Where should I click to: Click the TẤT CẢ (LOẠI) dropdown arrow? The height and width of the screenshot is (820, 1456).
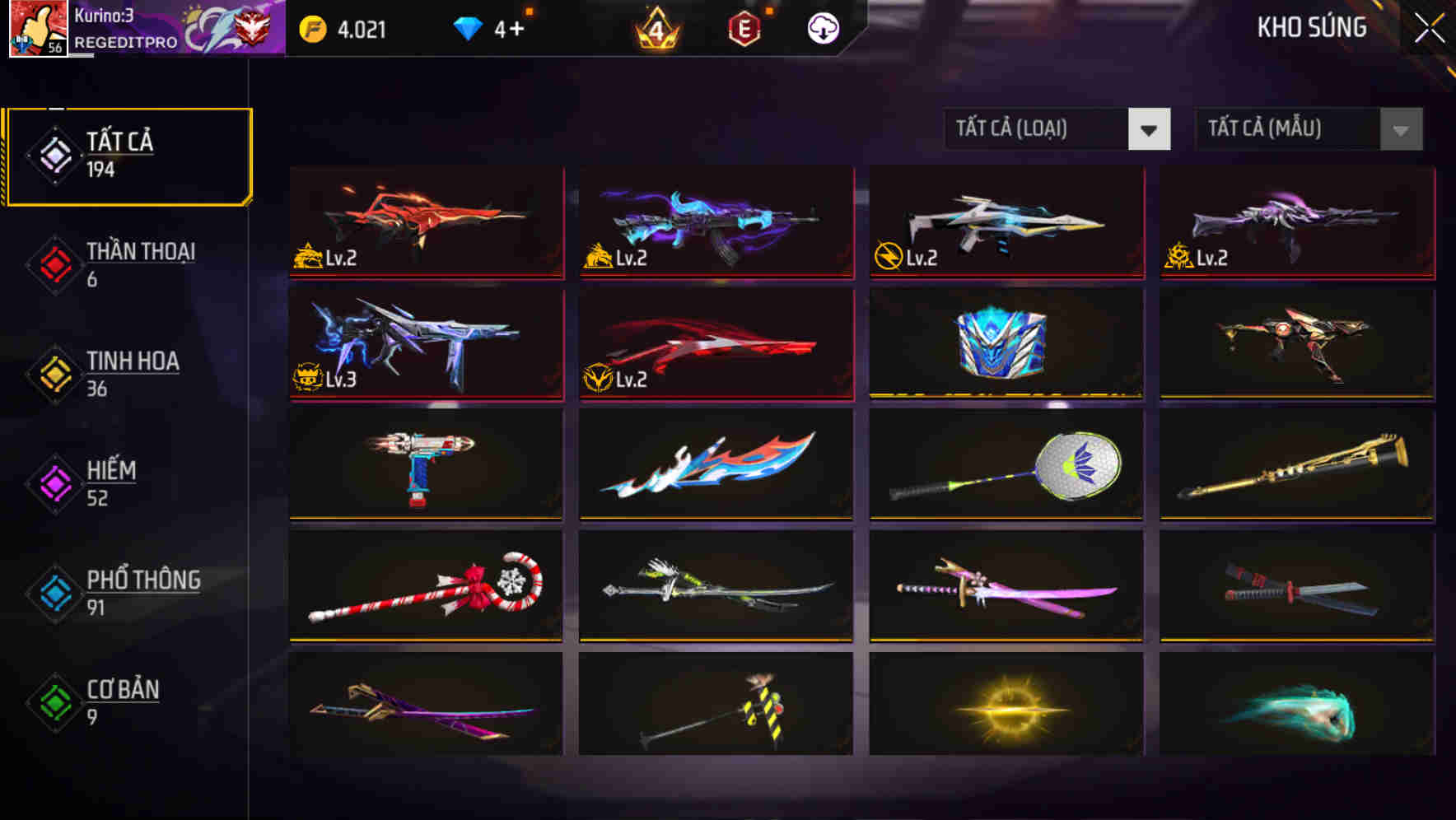tap(1150, 129)
